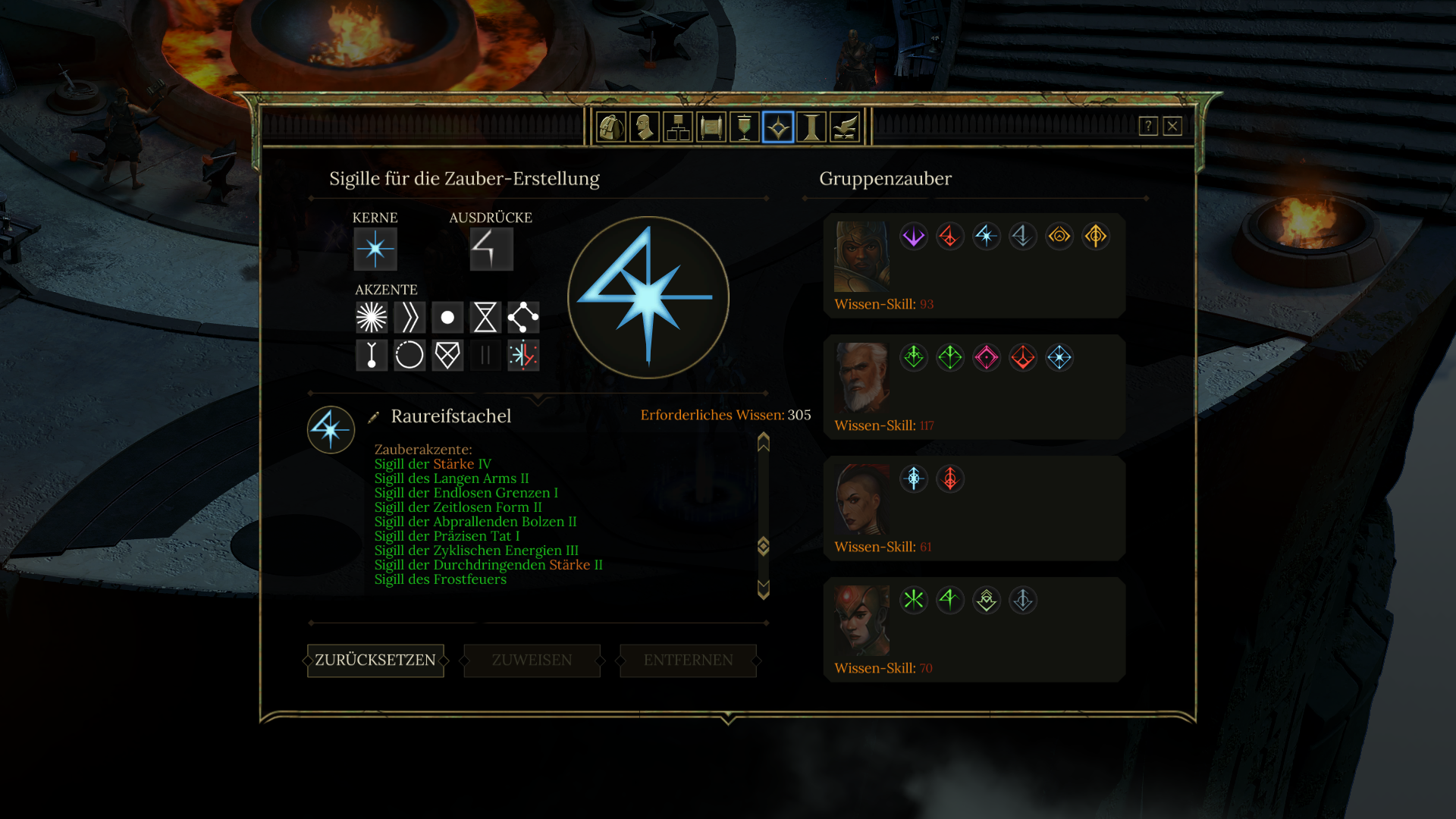Screen dimensions: 1456x819
Task: Pick the double chevron accent sigil
Action: click(409, 318)
